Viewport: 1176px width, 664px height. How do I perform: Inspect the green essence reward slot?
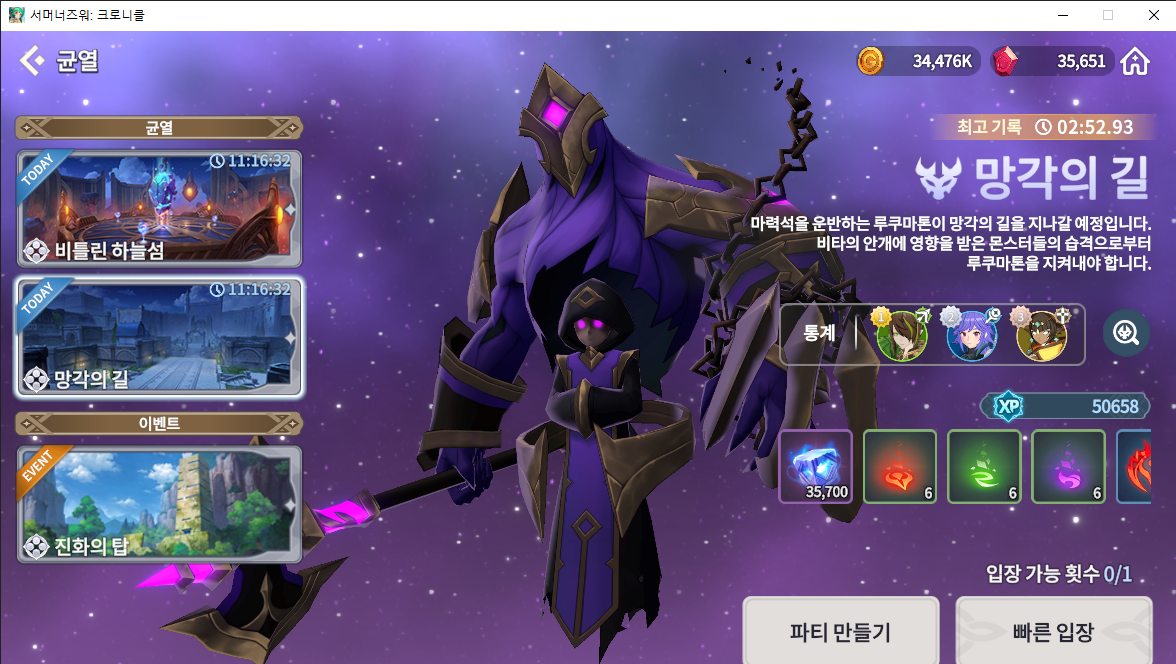click(983, 466)
